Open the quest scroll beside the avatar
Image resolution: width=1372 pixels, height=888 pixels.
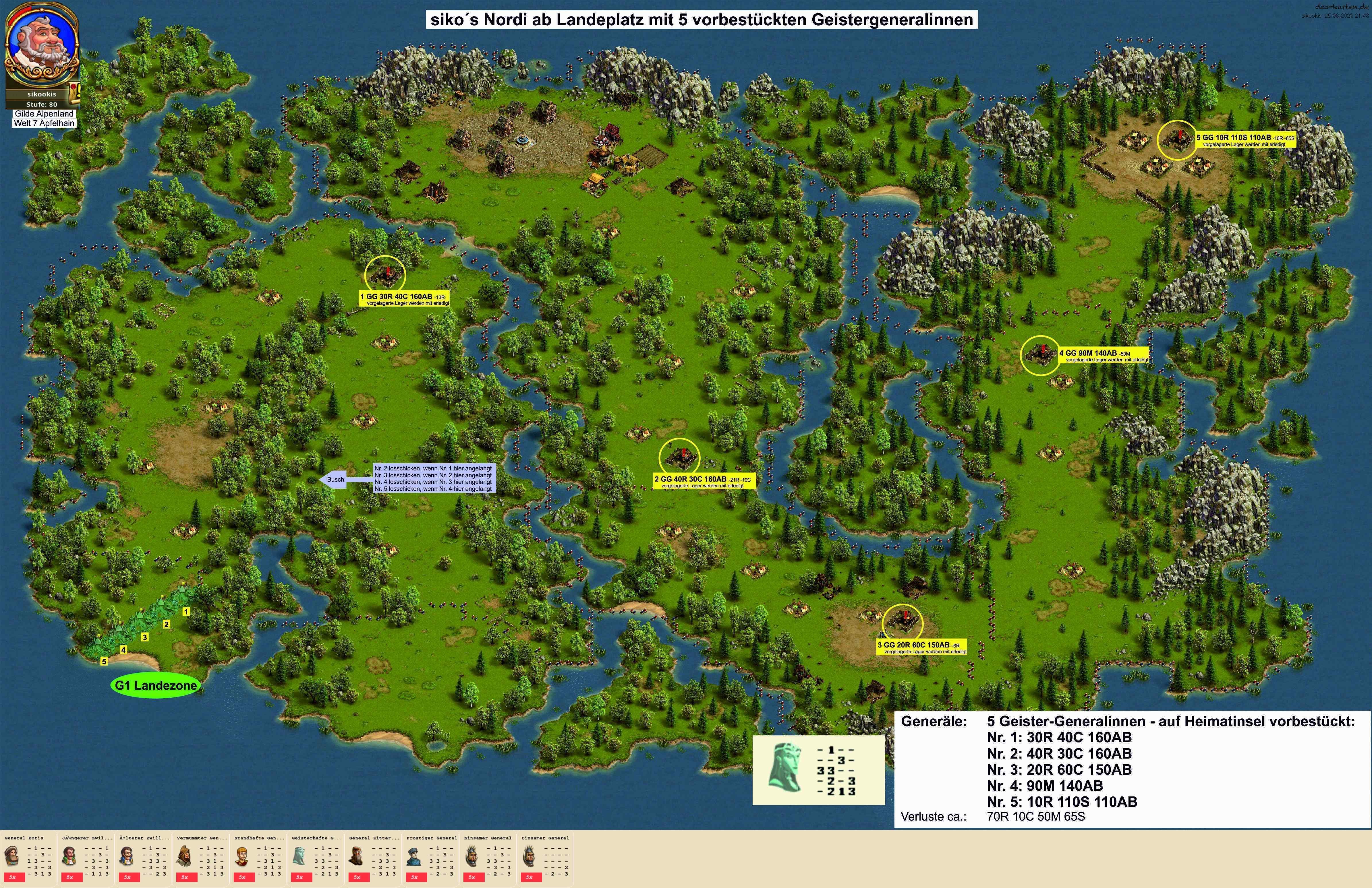(75, 90)
